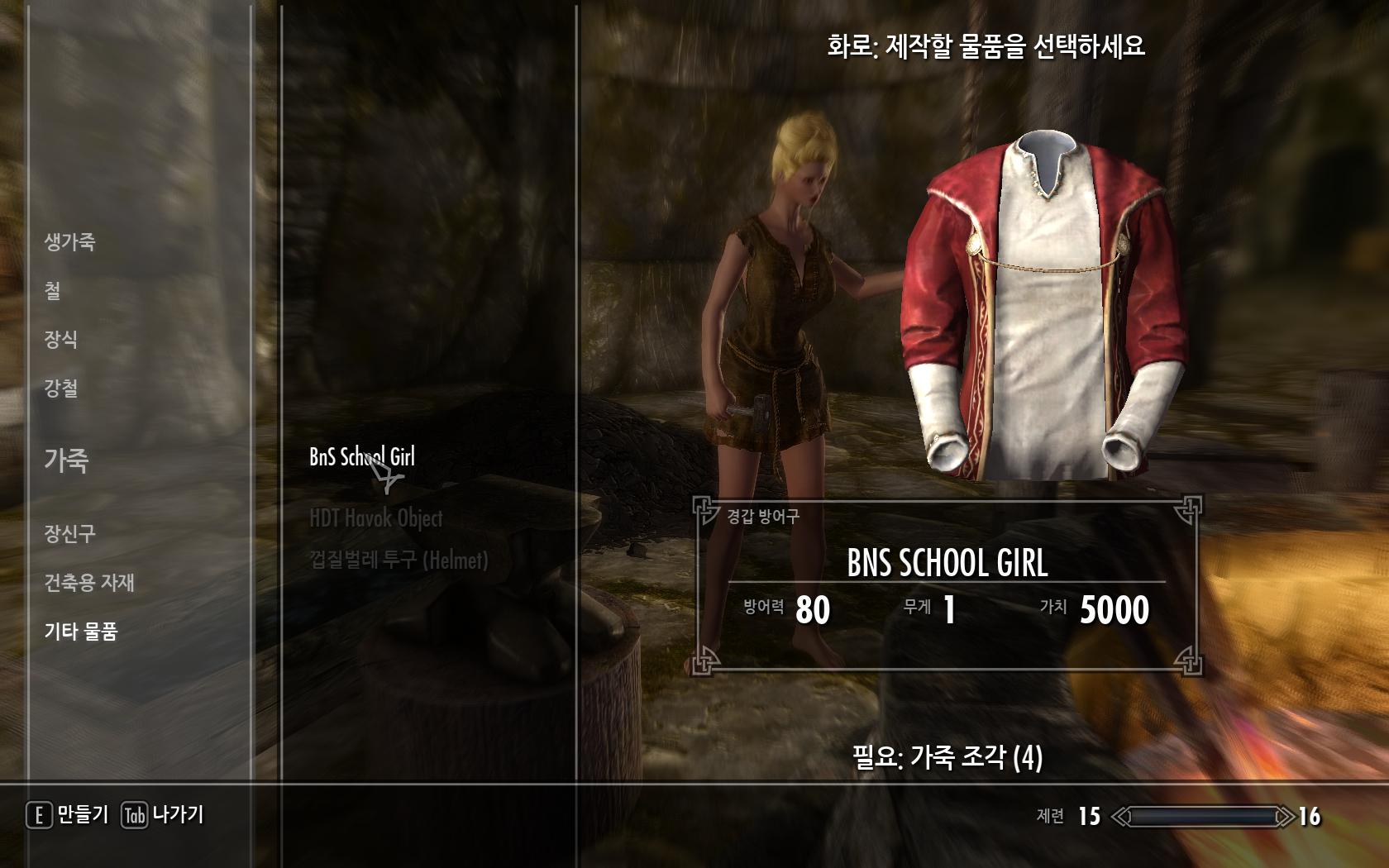Select the 생가죽 category
Viewport: 1389px width, 868px height.
pos(69,242)
